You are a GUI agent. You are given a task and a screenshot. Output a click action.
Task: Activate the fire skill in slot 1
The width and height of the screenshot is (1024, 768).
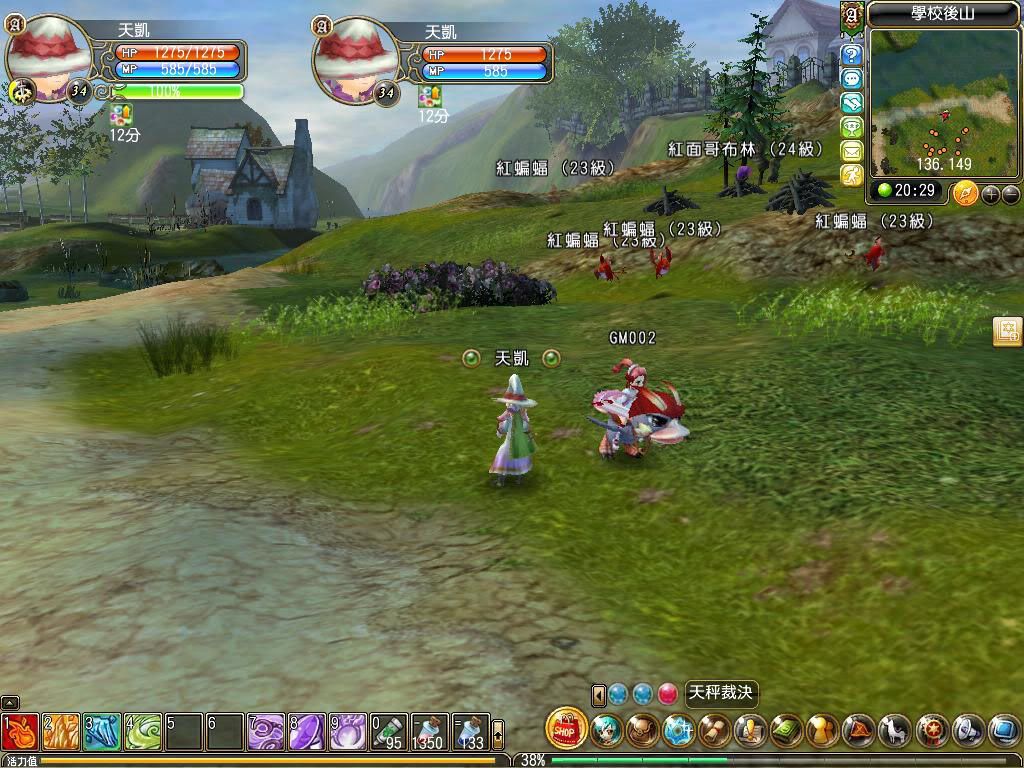[20, 732]
